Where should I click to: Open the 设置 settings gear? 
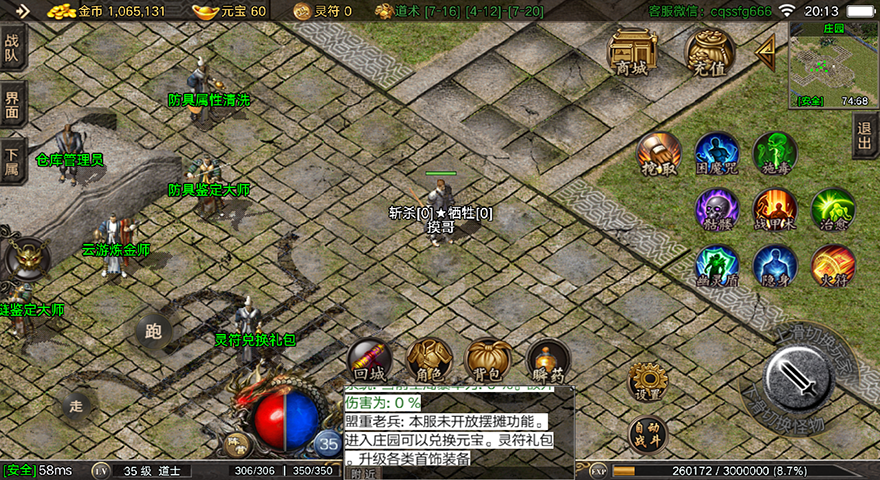coord(648,382)
